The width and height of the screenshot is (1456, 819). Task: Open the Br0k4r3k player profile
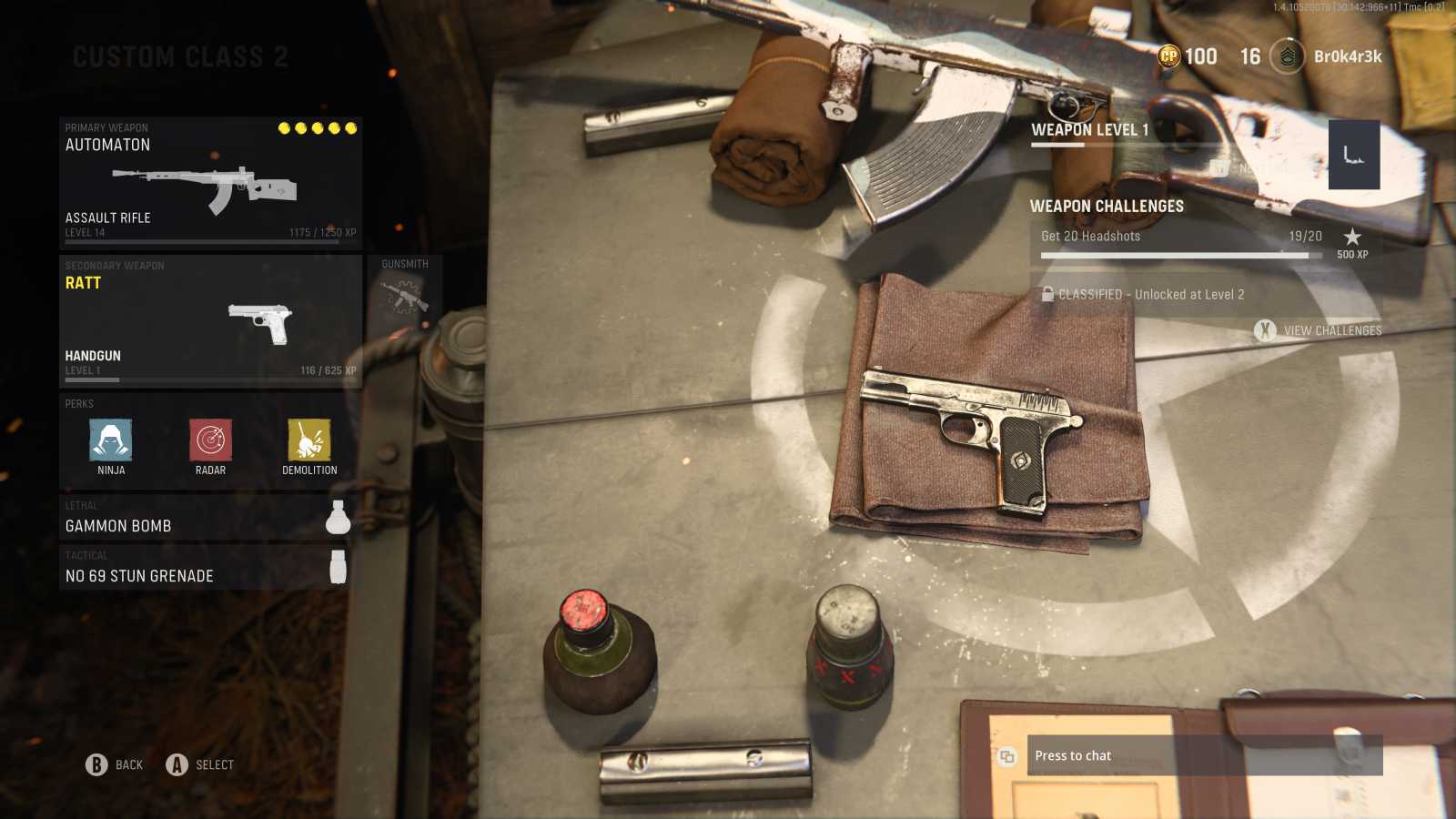pyautogui.click(x=1327, y=56)
